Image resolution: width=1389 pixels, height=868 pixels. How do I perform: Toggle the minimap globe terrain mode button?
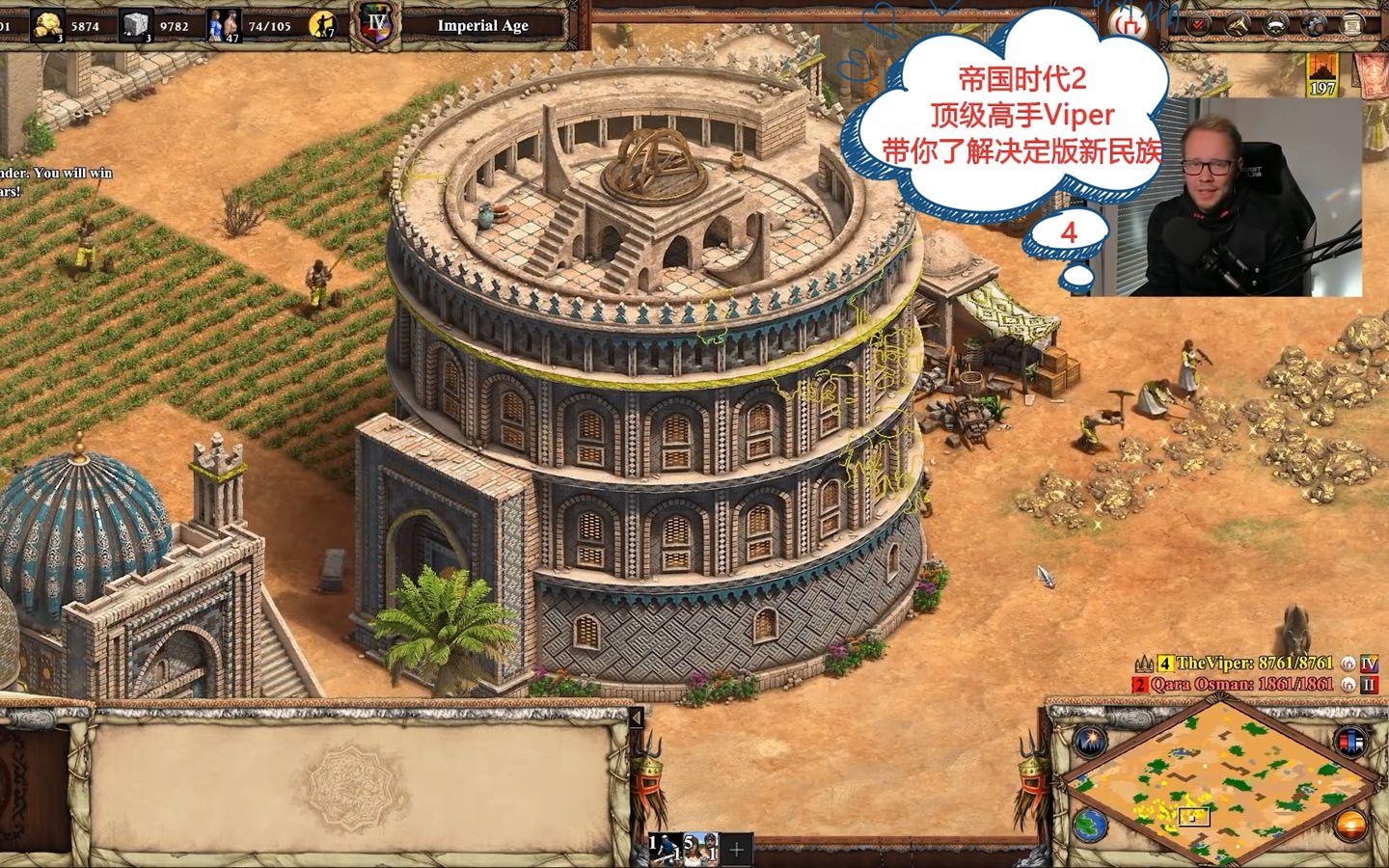pos(1088,826)
